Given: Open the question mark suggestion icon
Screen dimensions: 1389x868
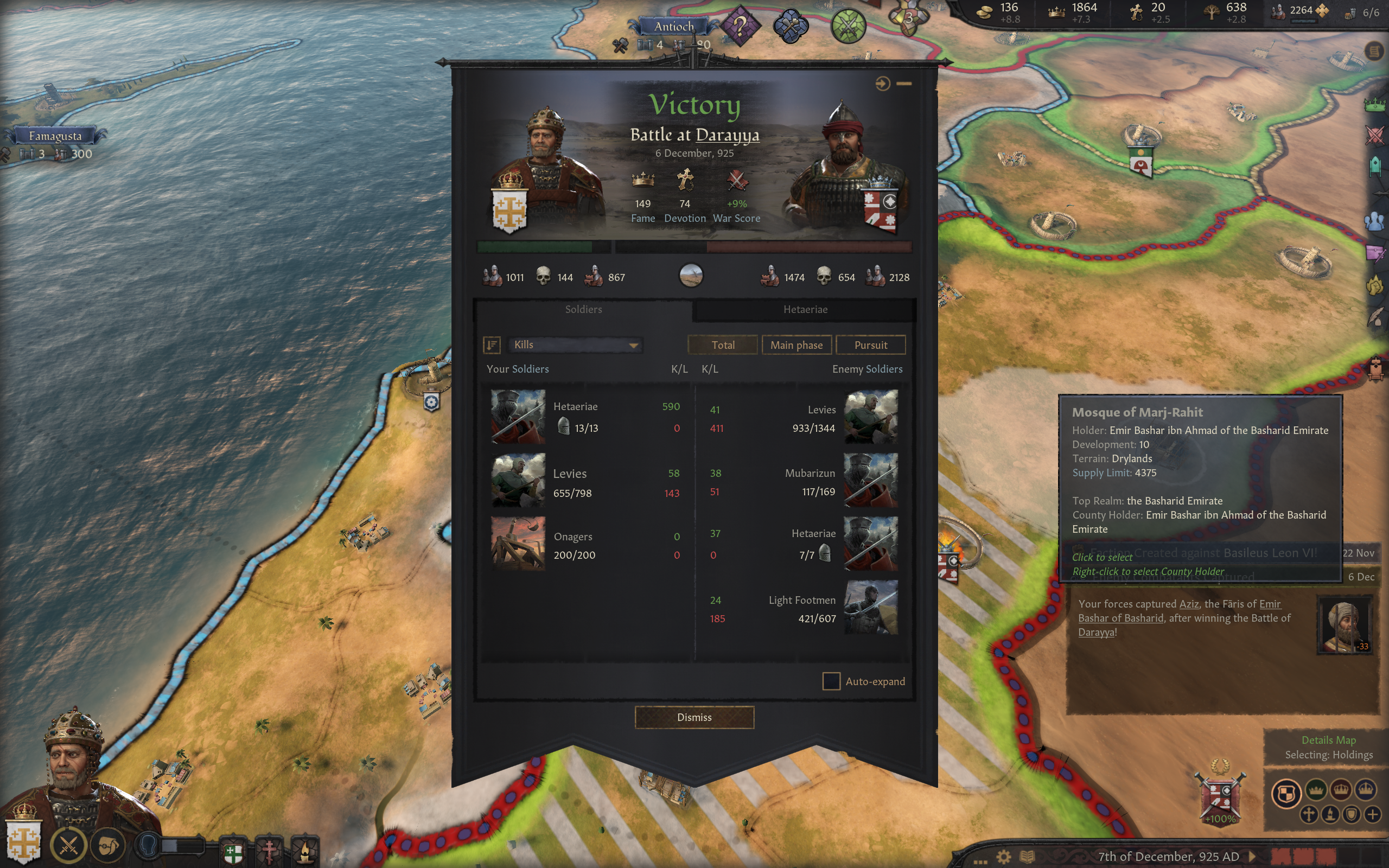Looking at the screenshot, I should (x=741, y=26).
